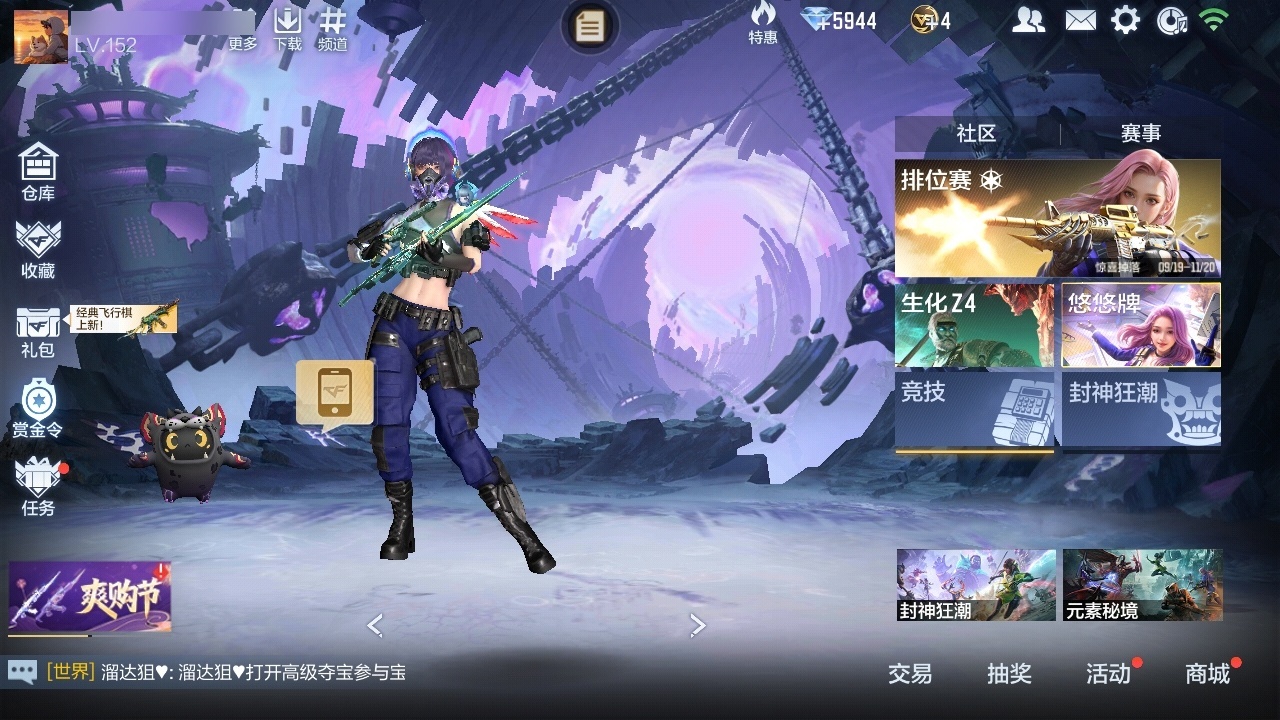Image resolution: width=1280 pixels, height=720 pixels.
Task: Select the 生化 Z4 mode tile
Action: coord(974,326)
